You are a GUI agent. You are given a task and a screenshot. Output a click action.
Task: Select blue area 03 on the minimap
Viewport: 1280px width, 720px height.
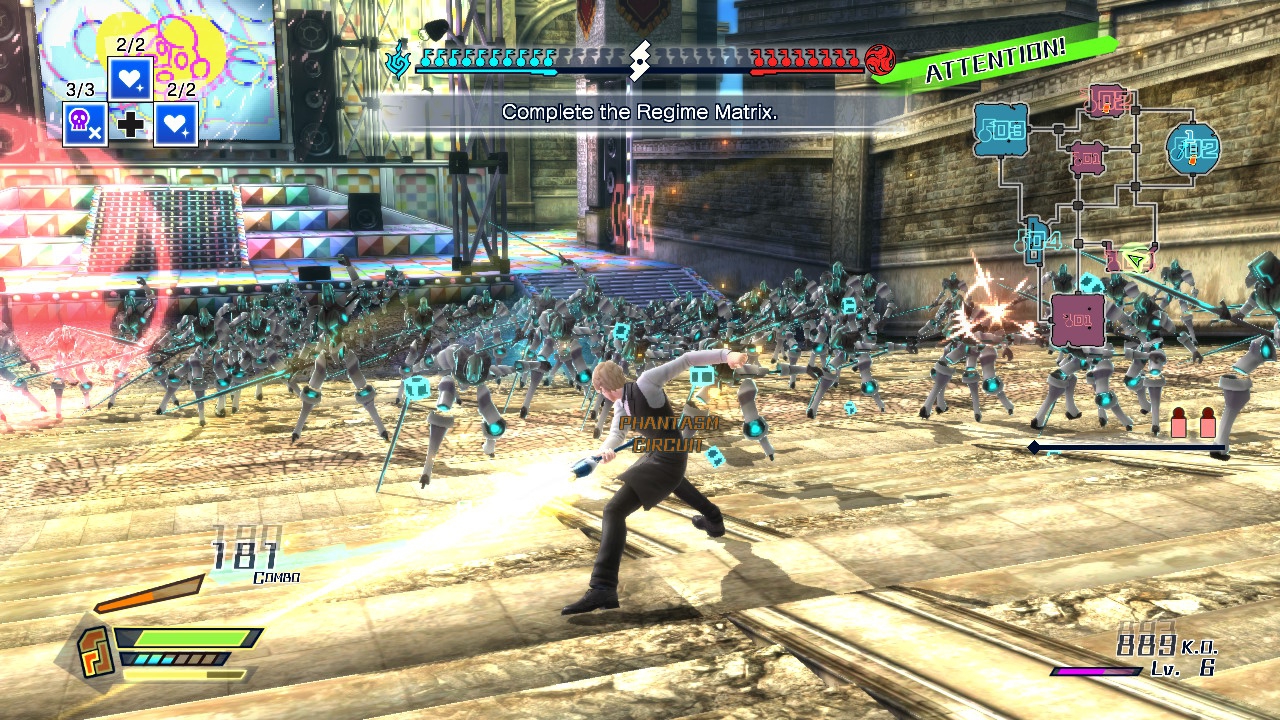point(1001,129)
